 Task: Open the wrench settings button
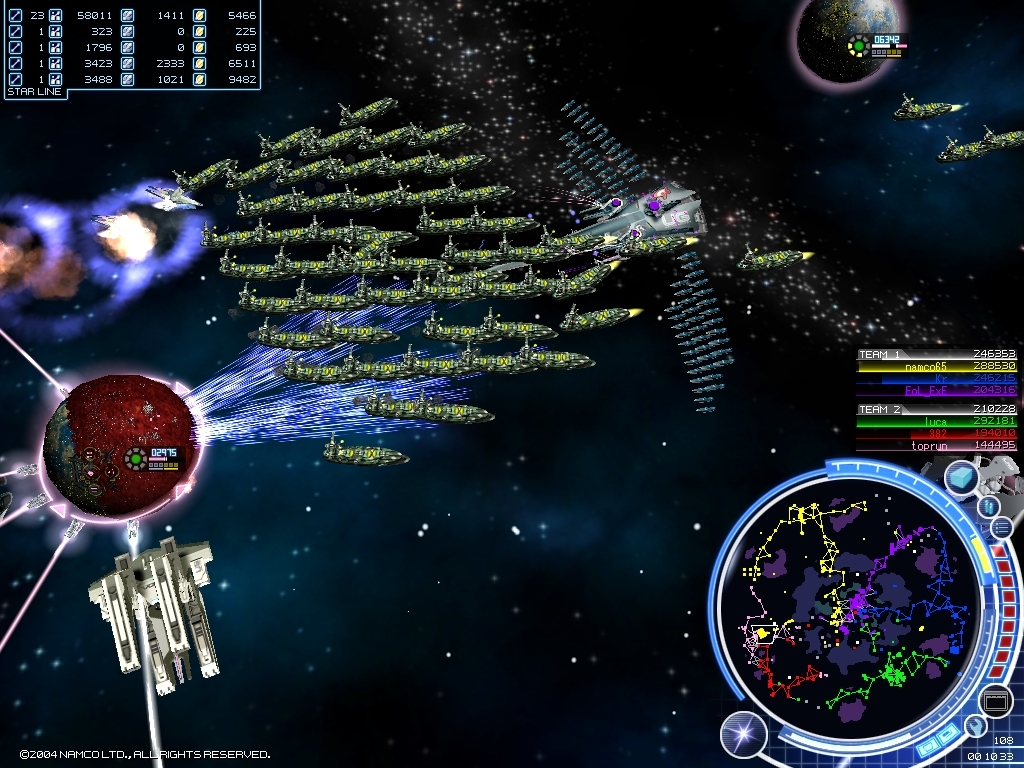974,726
